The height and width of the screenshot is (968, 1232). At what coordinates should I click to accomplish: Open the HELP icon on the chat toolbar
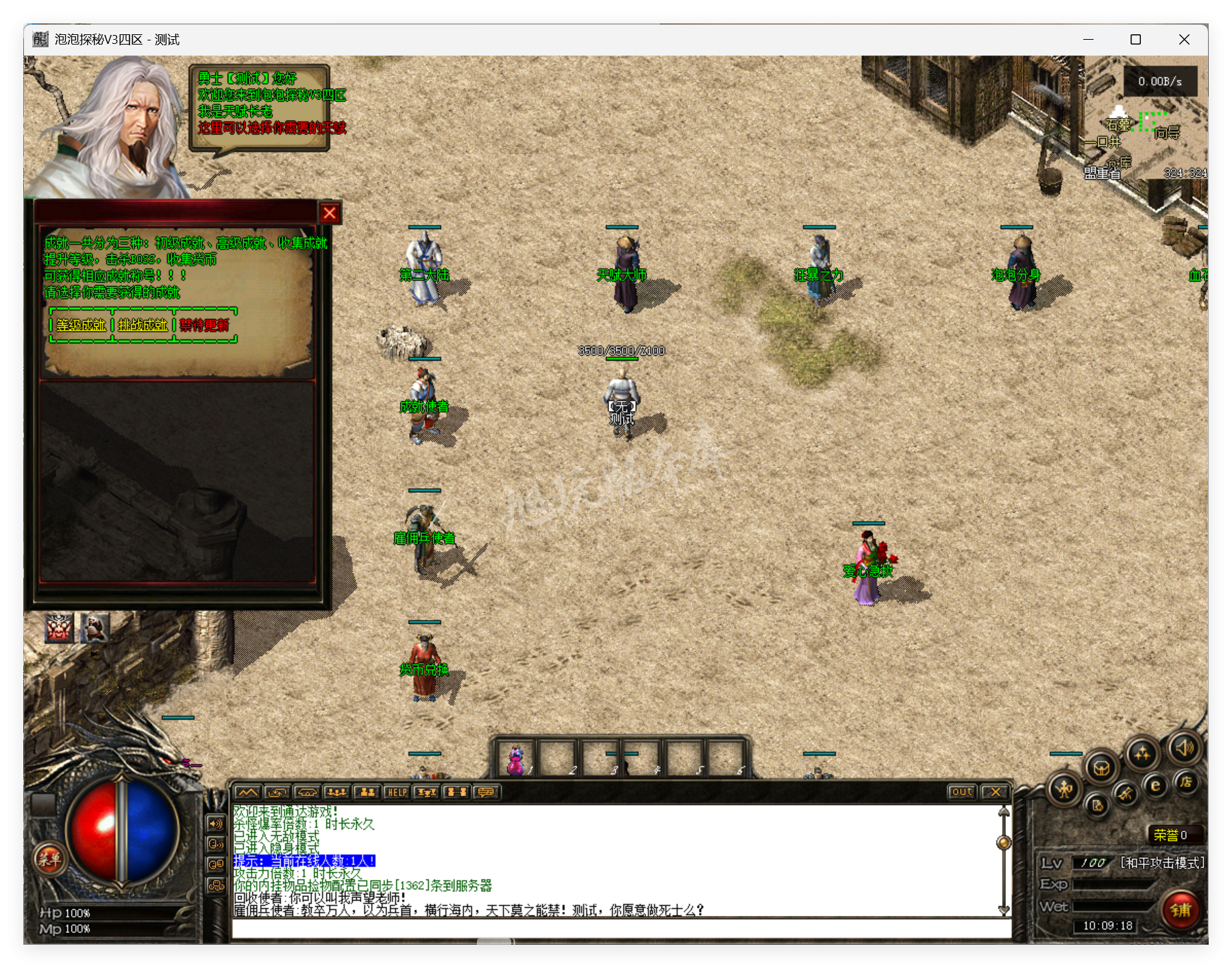pyautogui.click(x=397, y=792)
